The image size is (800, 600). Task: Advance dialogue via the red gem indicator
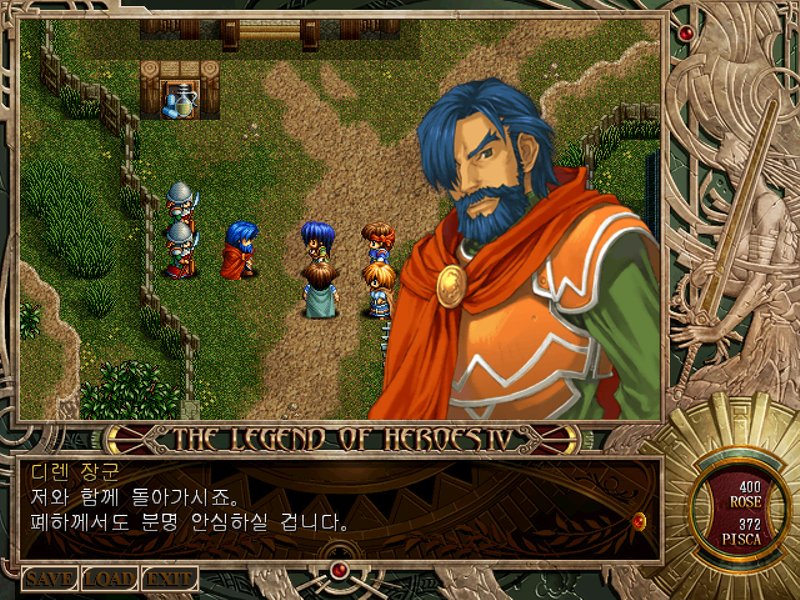[640, 520]
